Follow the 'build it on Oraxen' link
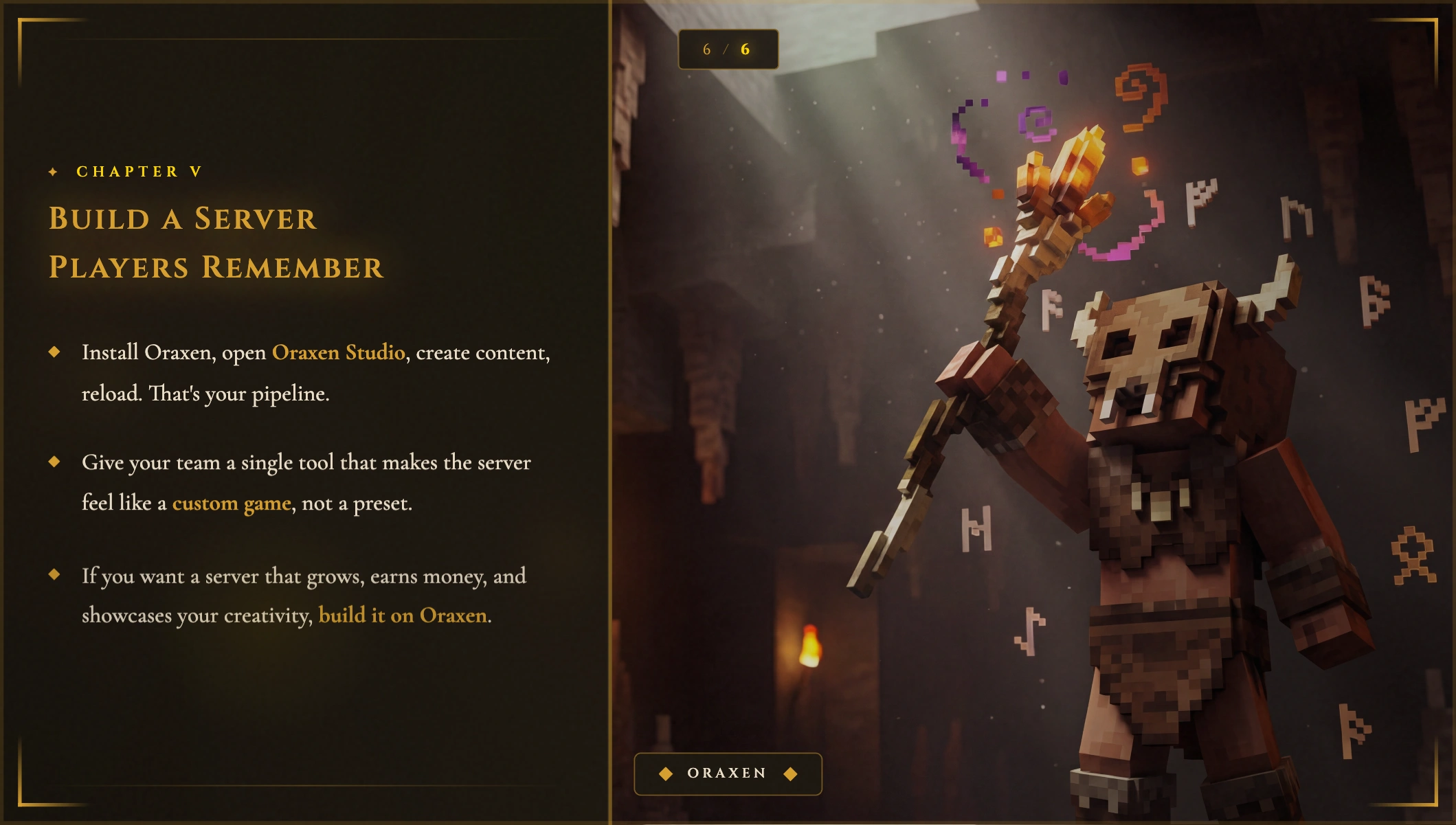 point(403,615)
